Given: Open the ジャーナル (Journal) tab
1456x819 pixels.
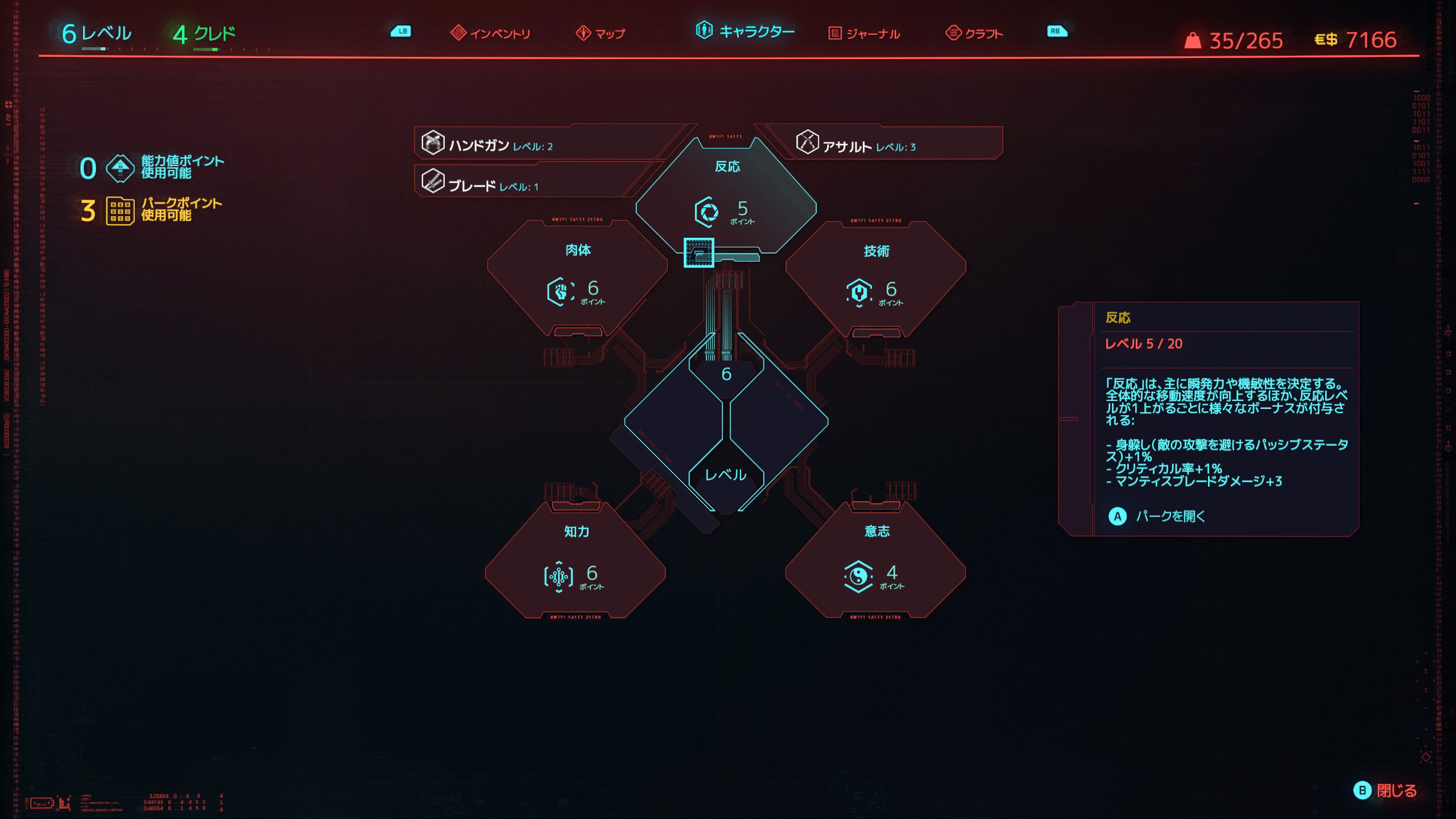Looking at the screenshot, I should point(864,34).
